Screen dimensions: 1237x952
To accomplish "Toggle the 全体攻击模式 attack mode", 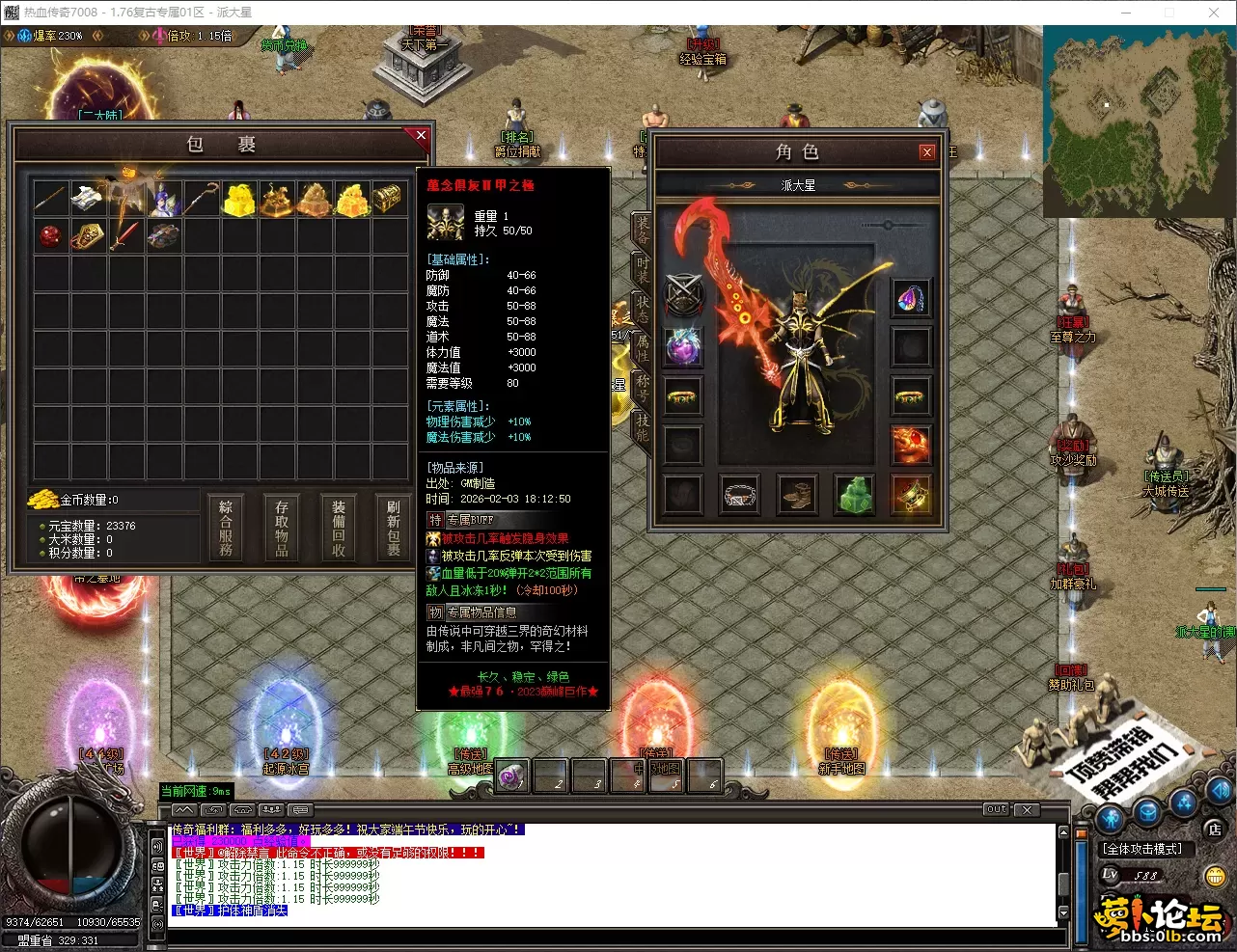I will click(x=1143, y=849).
